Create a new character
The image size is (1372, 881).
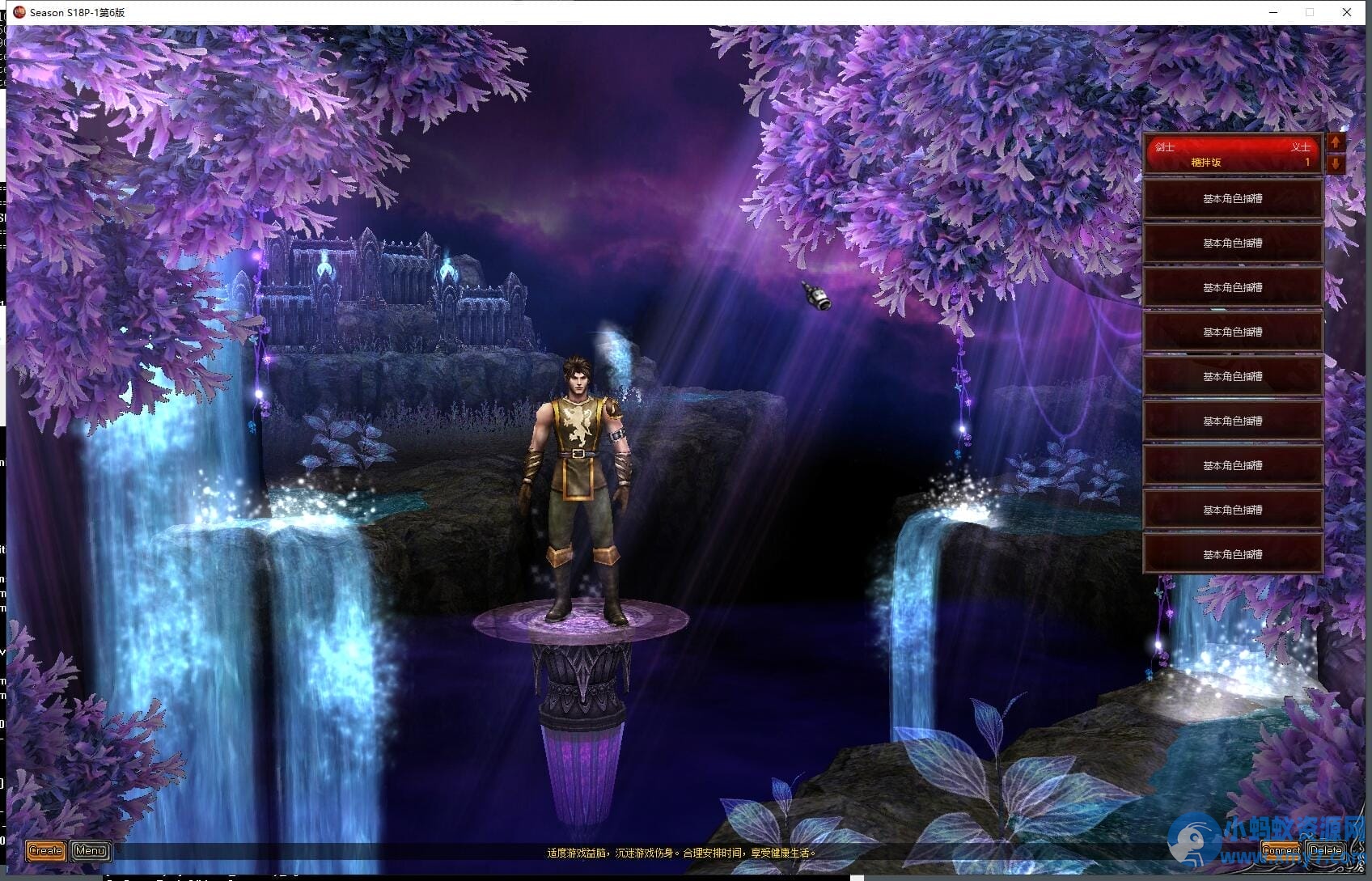[45, 850]
